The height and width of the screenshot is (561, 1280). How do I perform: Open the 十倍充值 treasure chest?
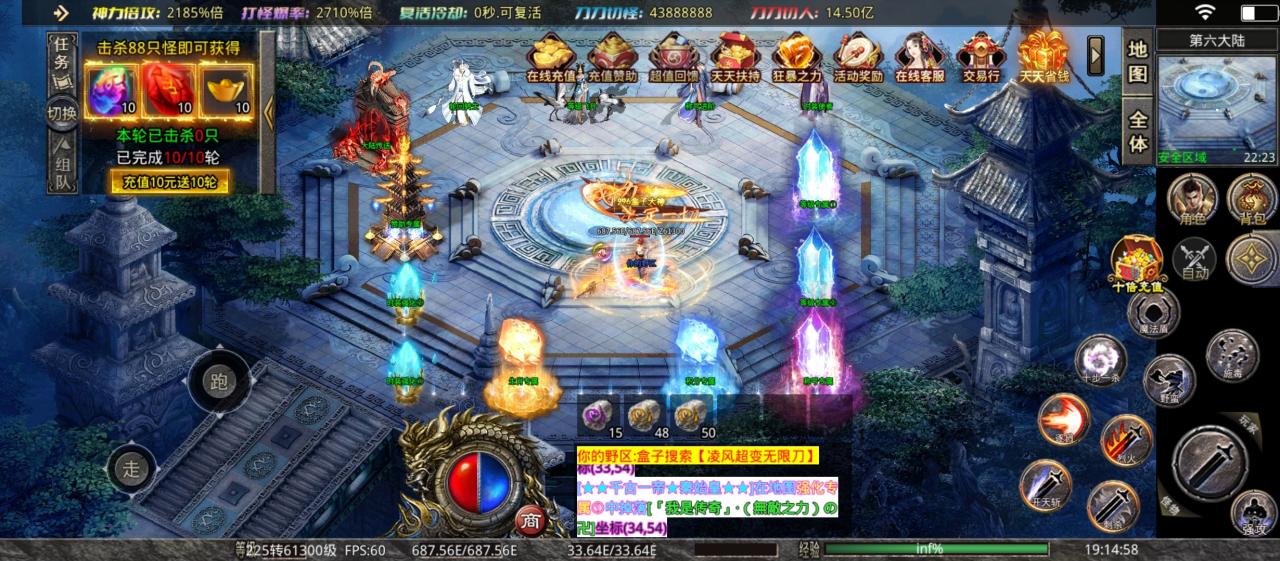coord(1137,260)
